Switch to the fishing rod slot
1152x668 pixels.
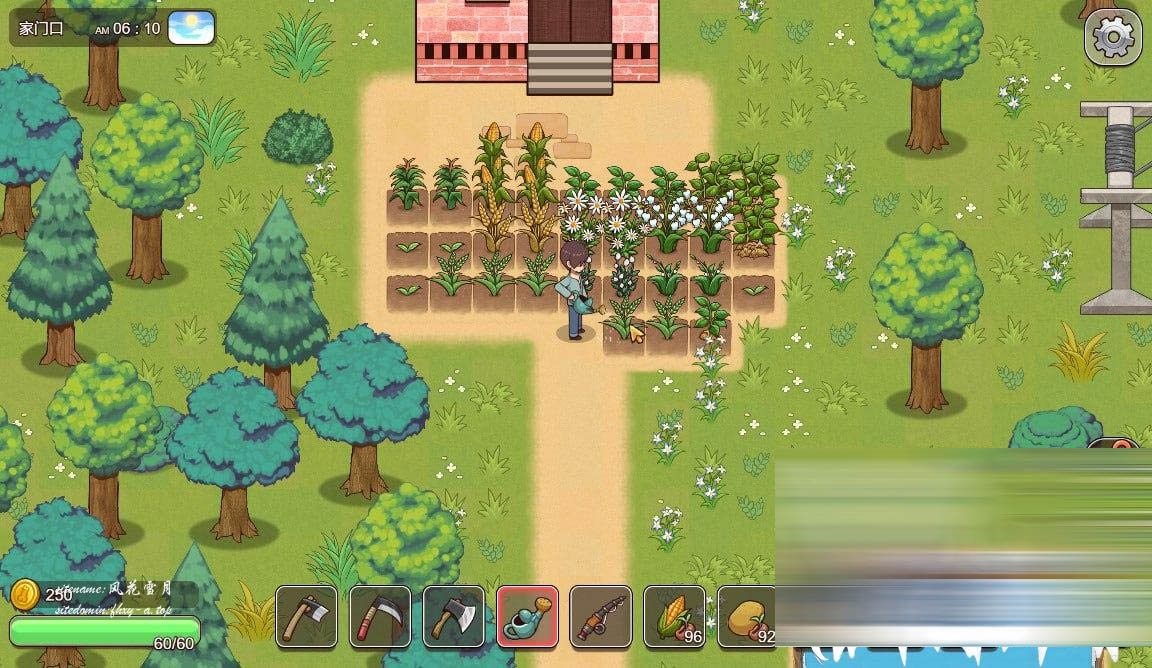pos(601,616)
